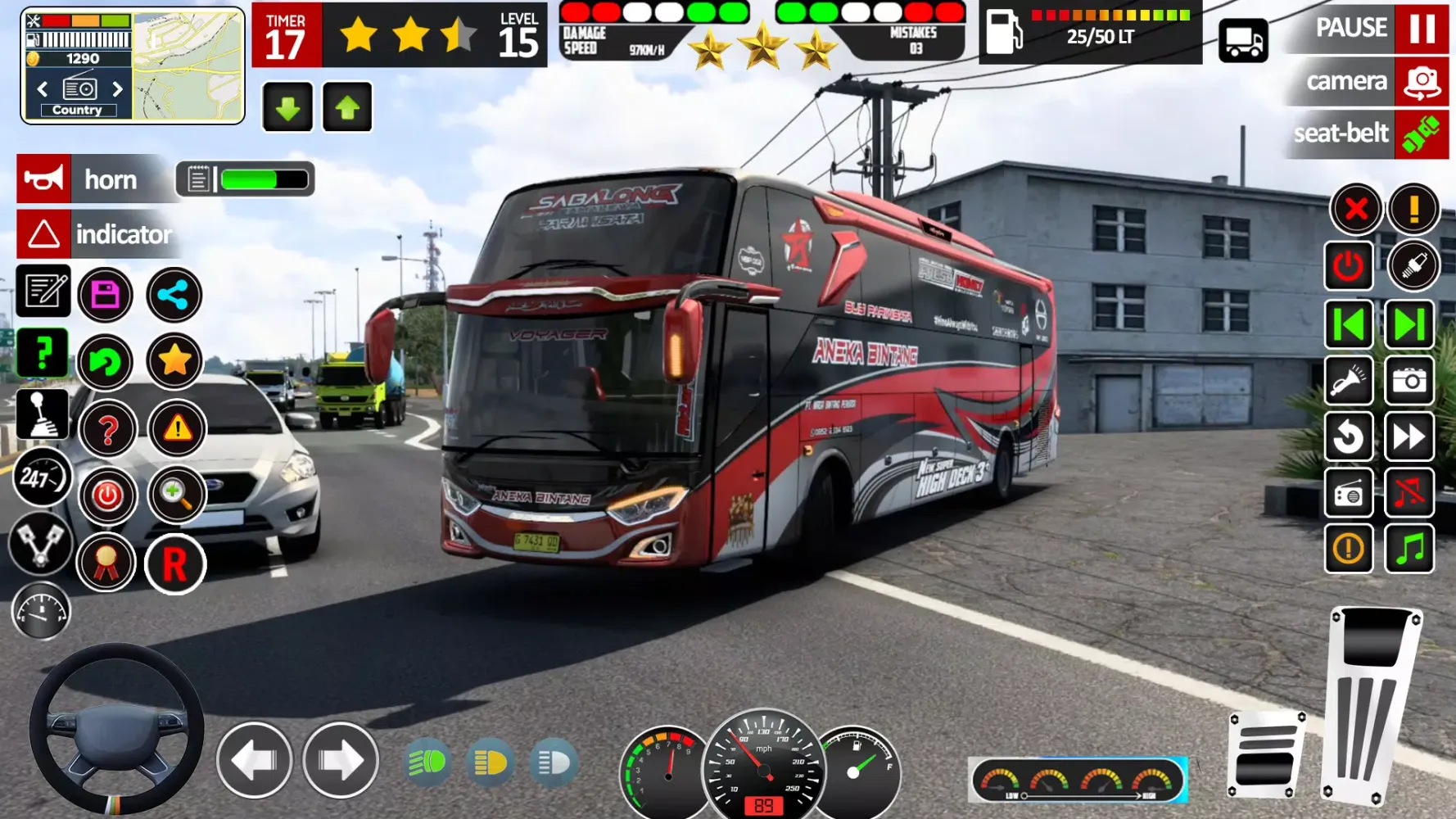This screenshot has height=819, width=1456.
Task: Tap the green music note icon
Action: click(x=1409, y=548)
